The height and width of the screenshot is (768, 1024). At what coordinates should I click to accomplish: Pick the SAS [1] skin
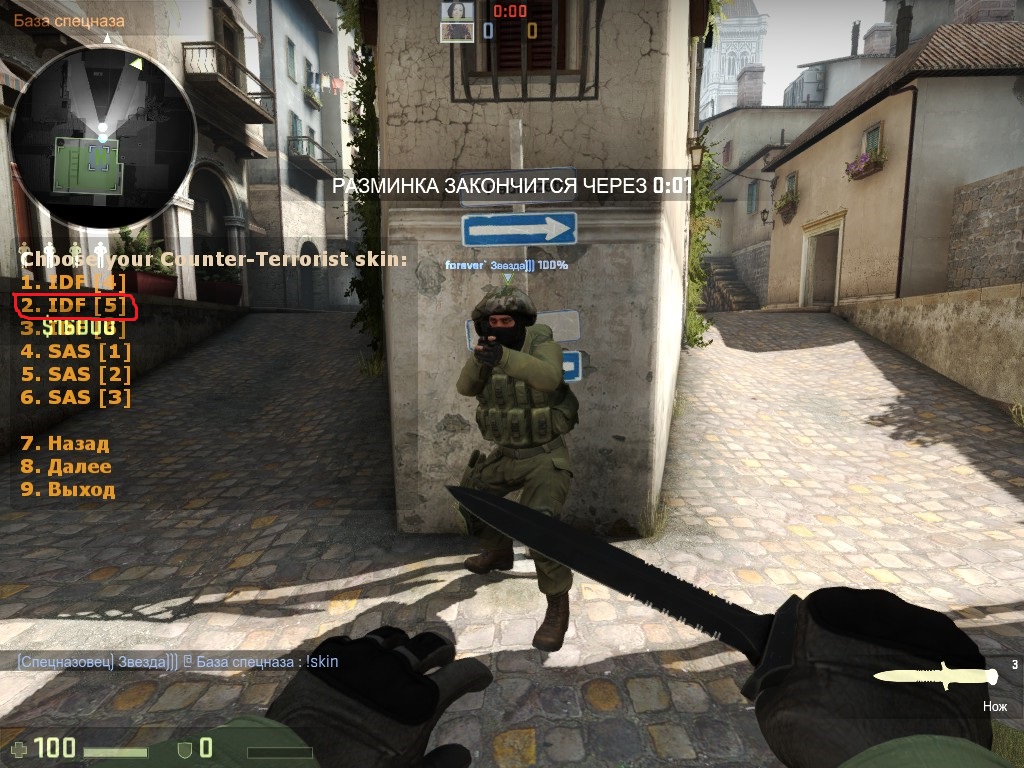(75, 351)
